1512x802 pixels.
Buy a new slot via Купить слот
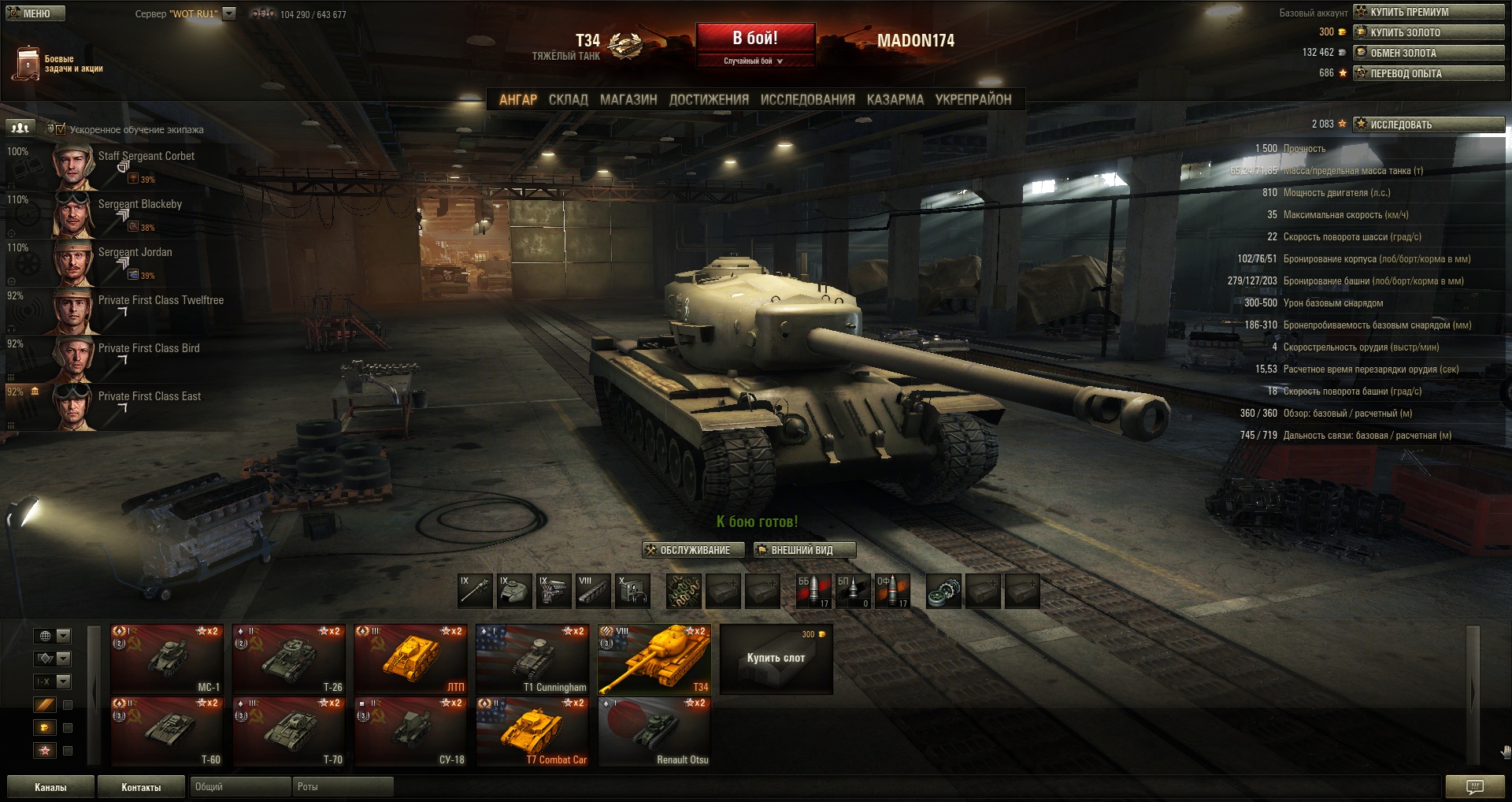click(x=776, y=659)
